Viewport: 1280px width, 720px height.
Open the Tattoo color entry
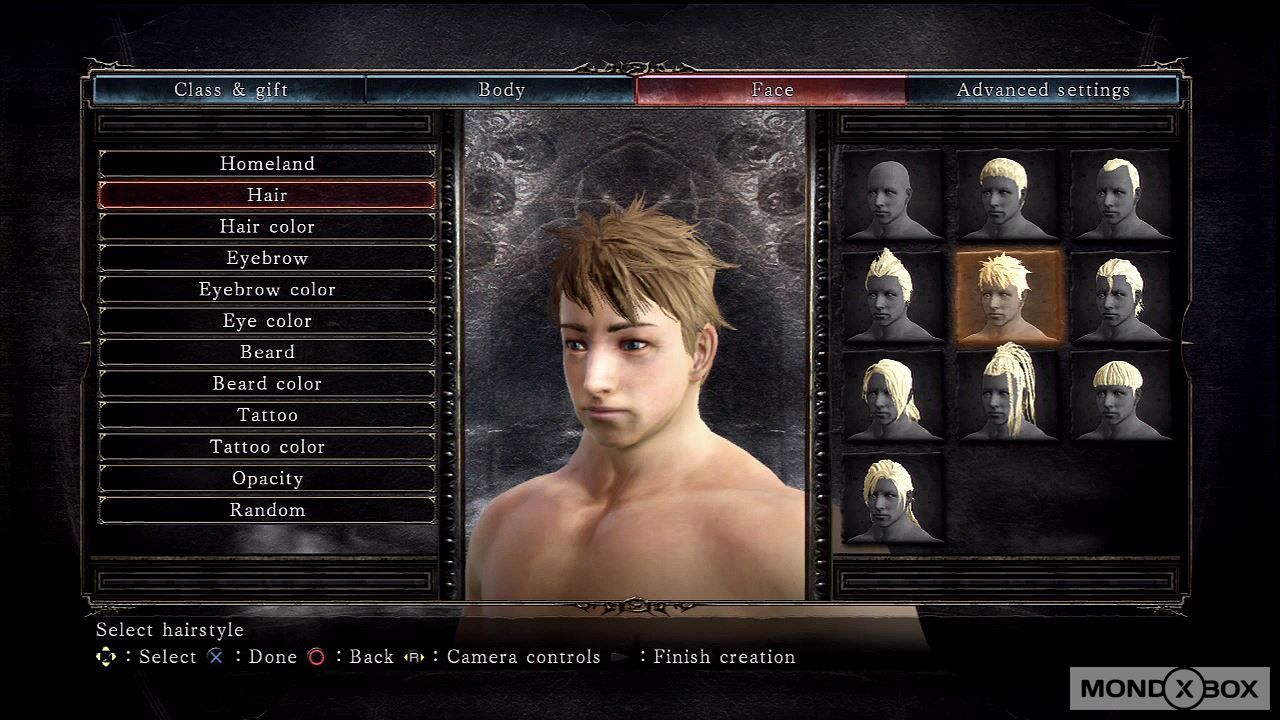click(x=267, y=447)
